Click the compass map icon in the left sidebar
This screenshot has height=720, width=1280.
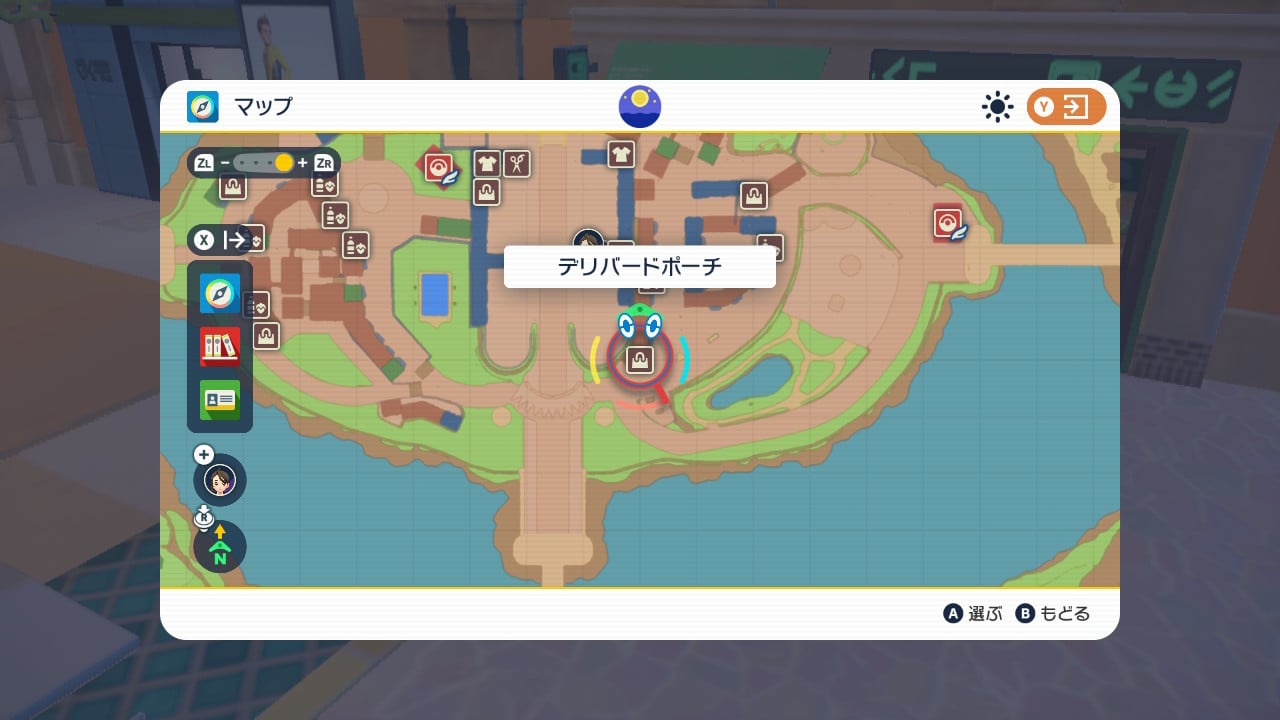click(x=219, y=293)
